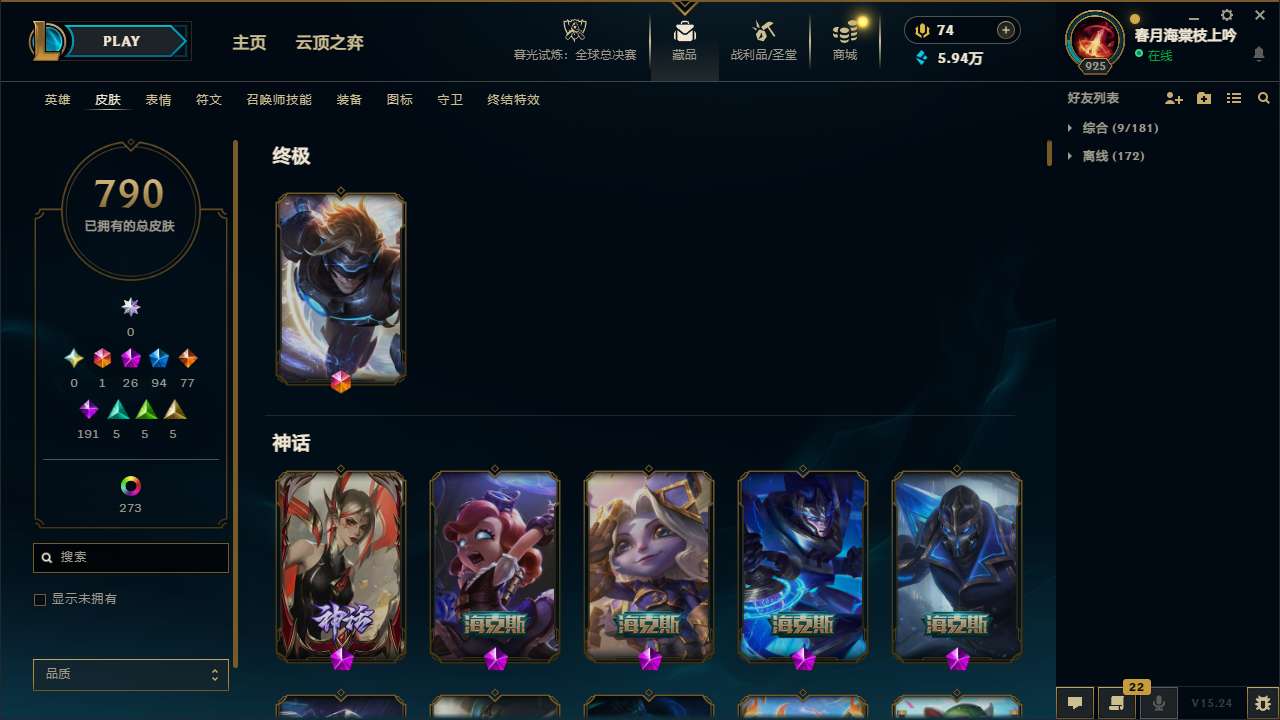
Task: Go to 主页 home
Action: (x=249, y=42)
